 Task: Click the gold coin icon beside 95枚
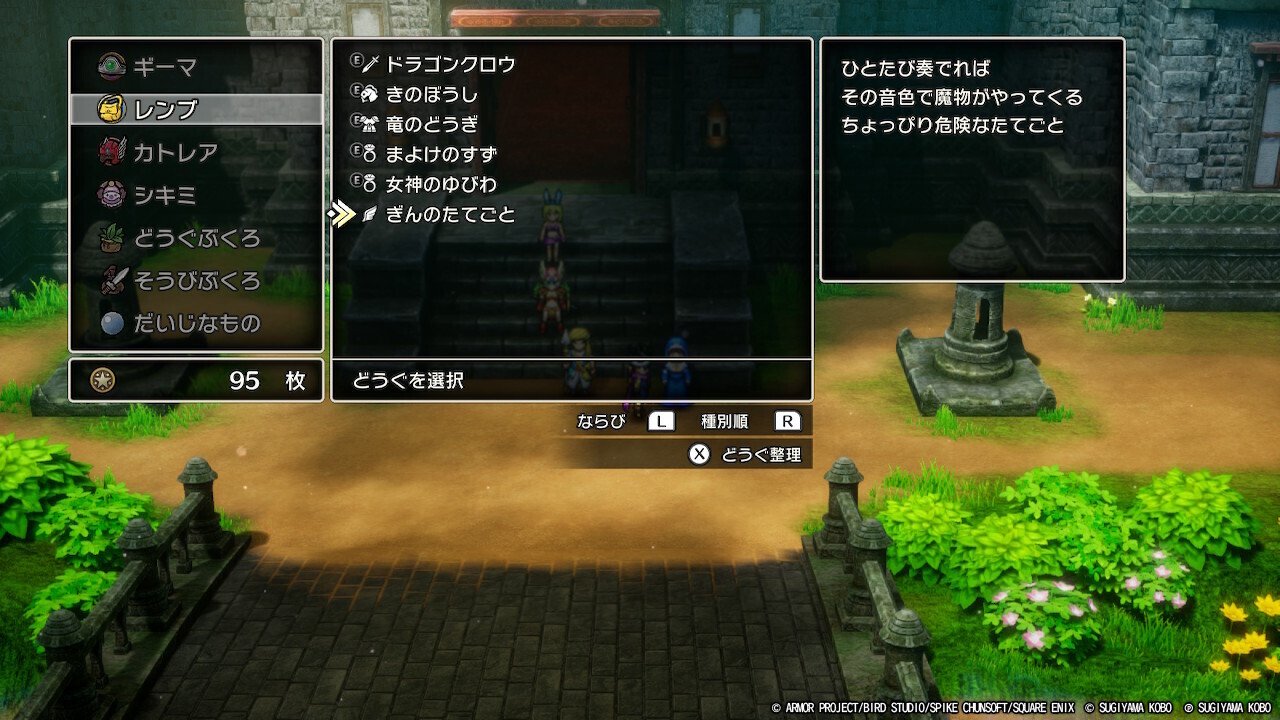tap(105, 380)
